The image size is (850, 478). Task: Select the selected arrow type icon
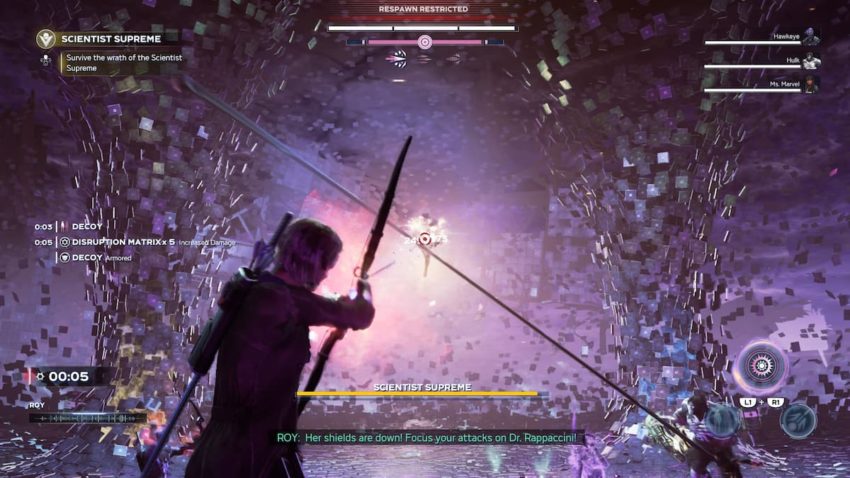[x=399, y=58]
